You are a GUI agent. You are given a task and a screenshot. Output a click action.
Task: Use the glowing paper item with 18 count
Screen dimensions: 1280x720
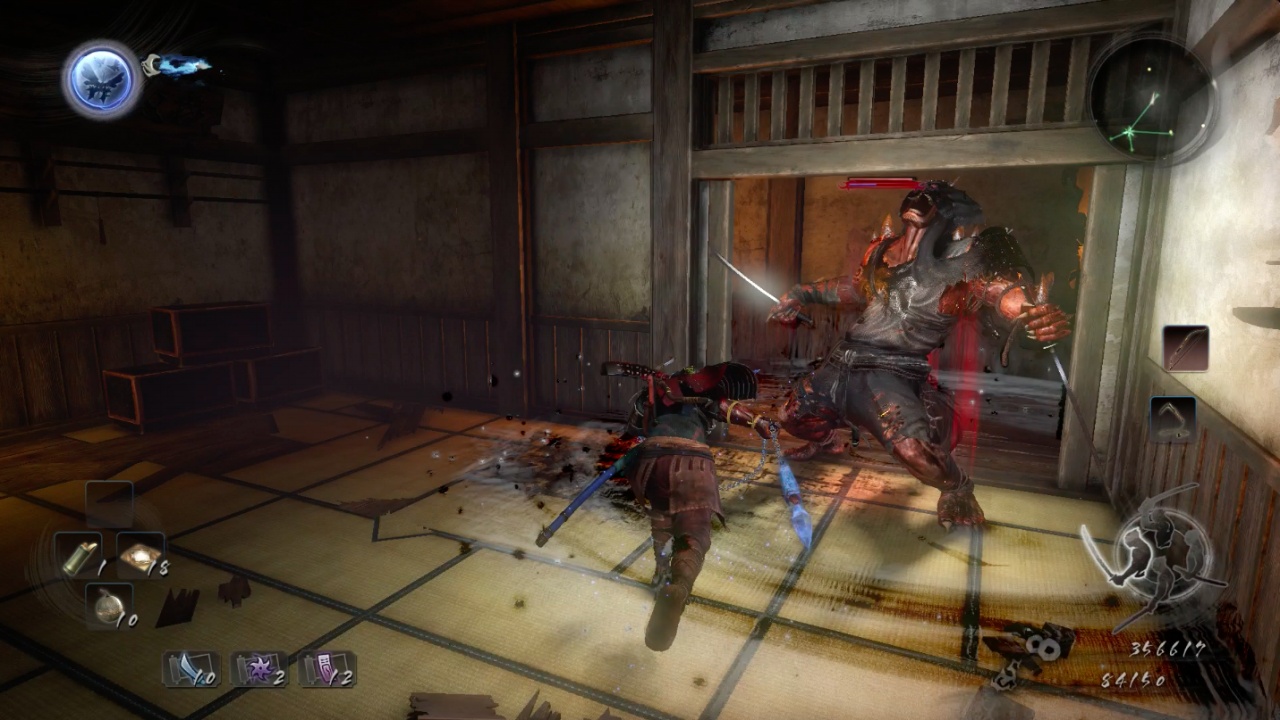click(x=139, y=553)
